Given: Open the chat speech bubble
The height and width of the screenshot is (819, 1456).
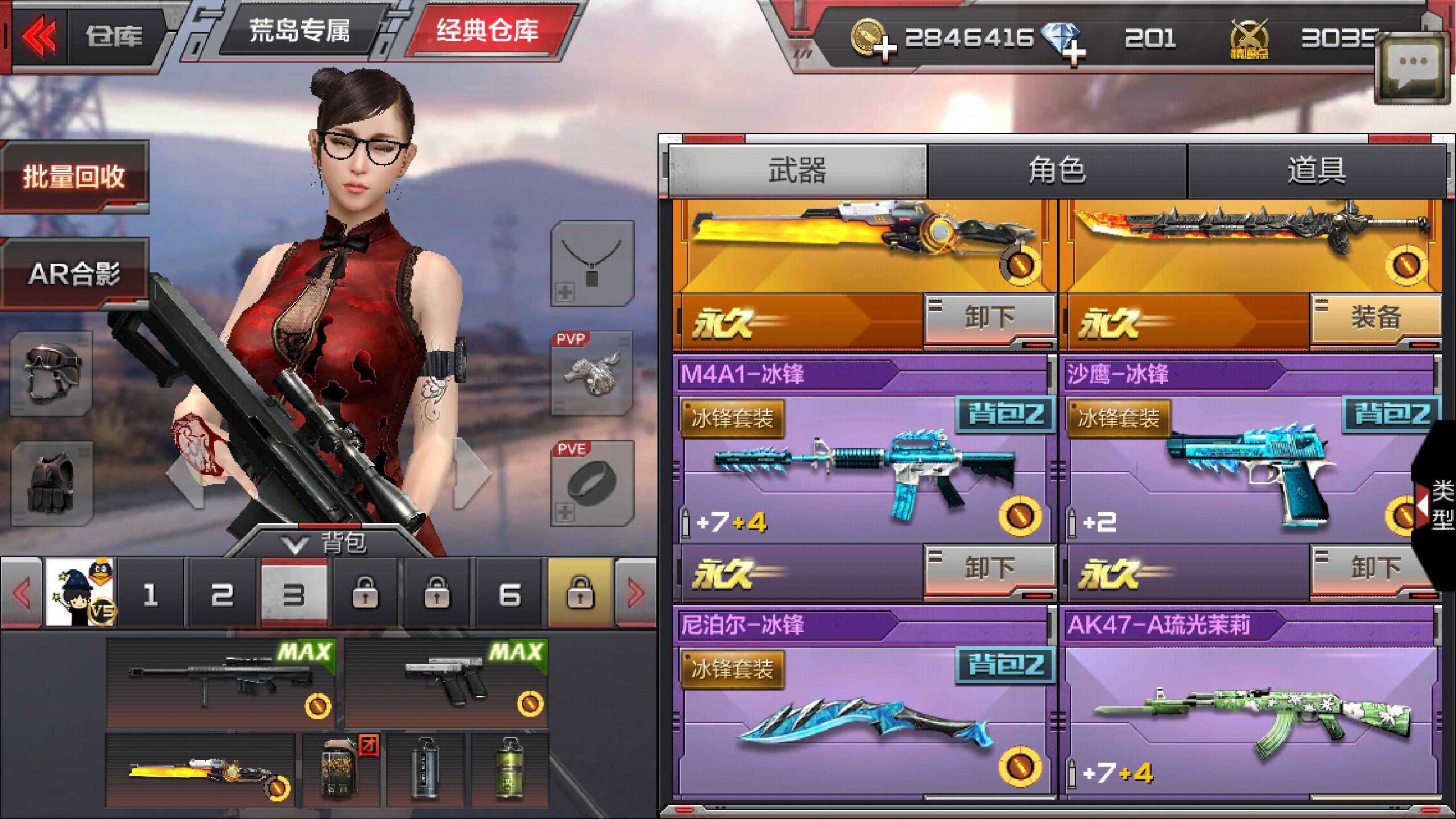Looking at the screenshot, I should [1412, 68].
